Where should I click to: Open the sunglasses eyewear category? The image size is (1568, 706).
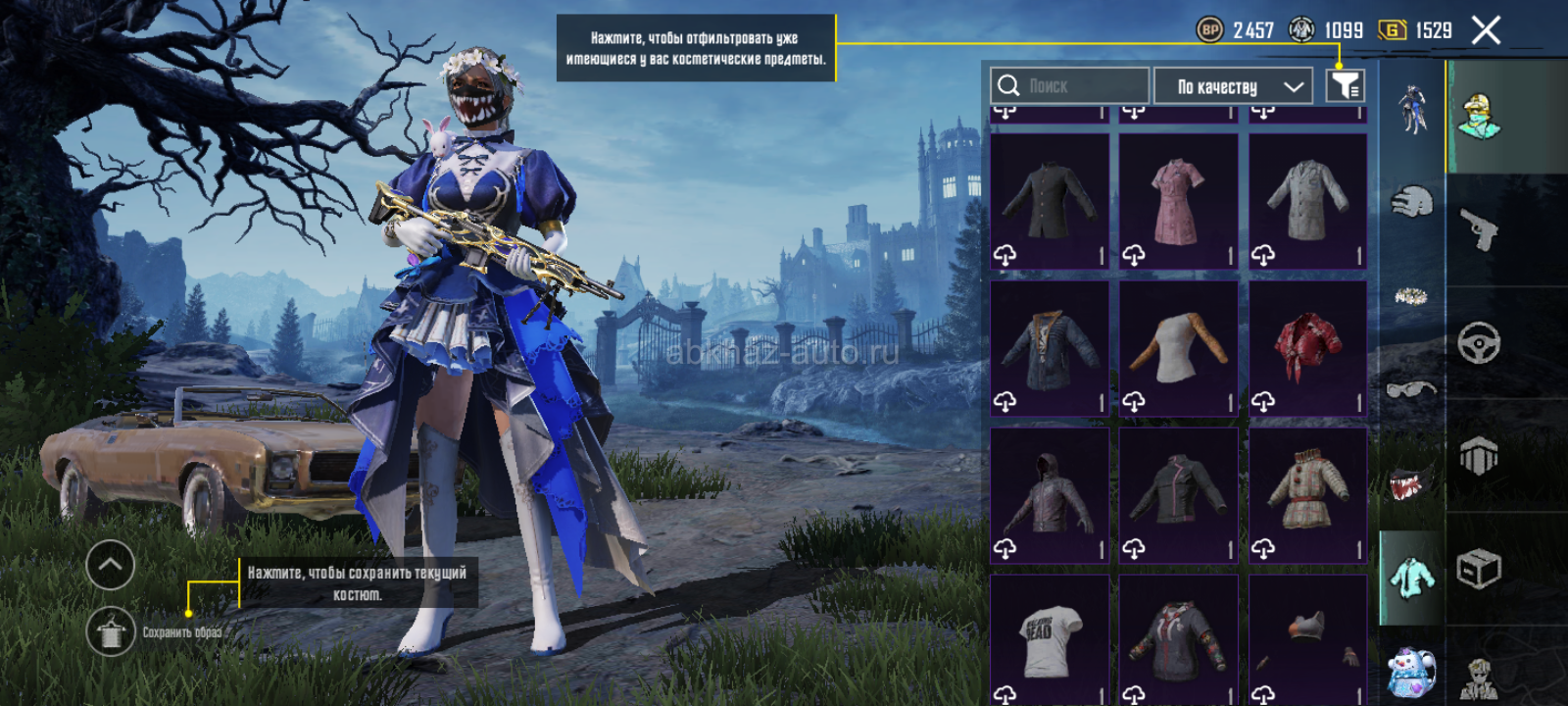tap(1411, 390)
